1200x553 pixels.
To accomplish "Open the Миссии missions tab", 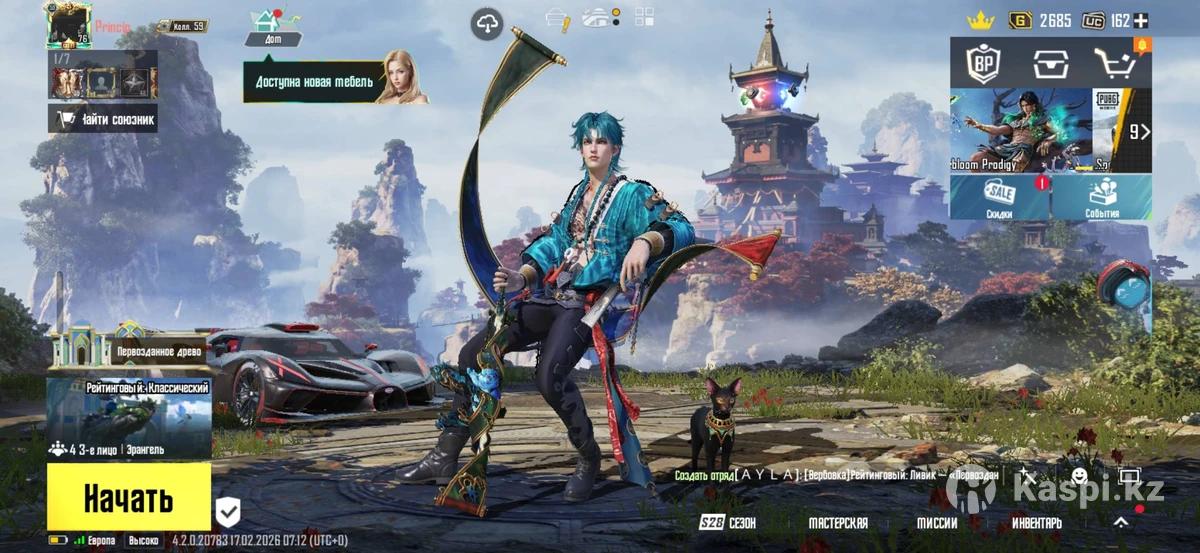I will tap(937, 523).
